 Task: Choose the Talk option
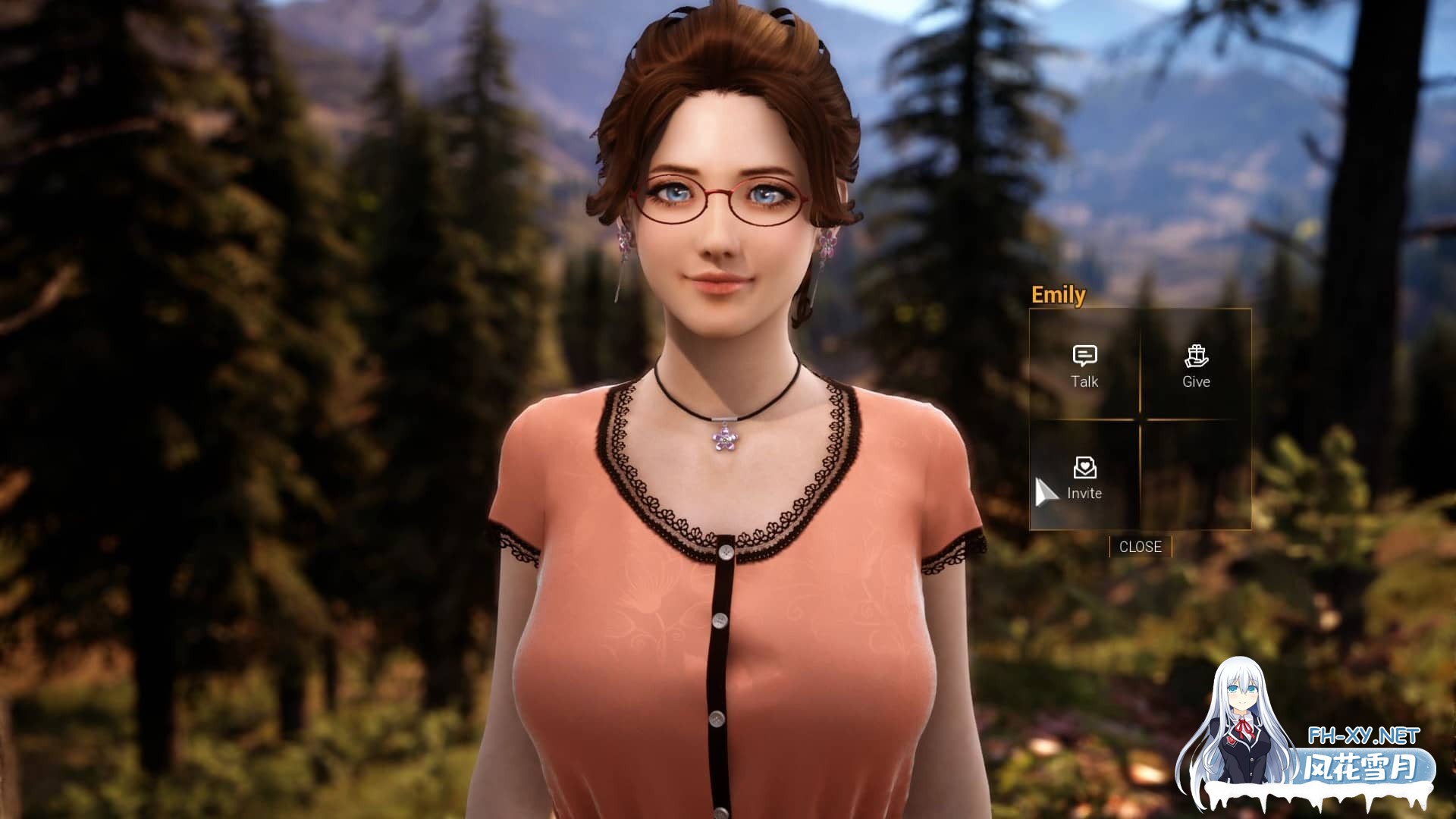[1084, 366]
